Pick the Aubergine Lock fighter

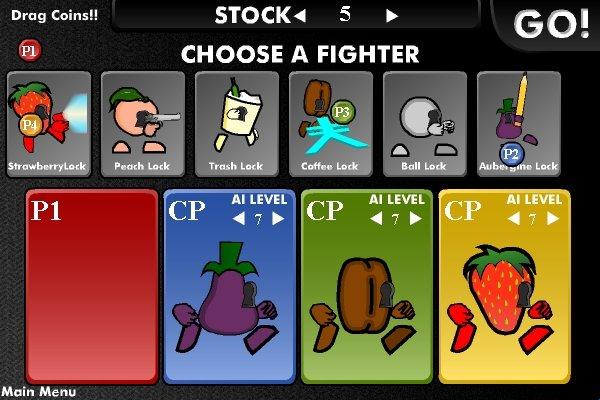pos(518,122)
